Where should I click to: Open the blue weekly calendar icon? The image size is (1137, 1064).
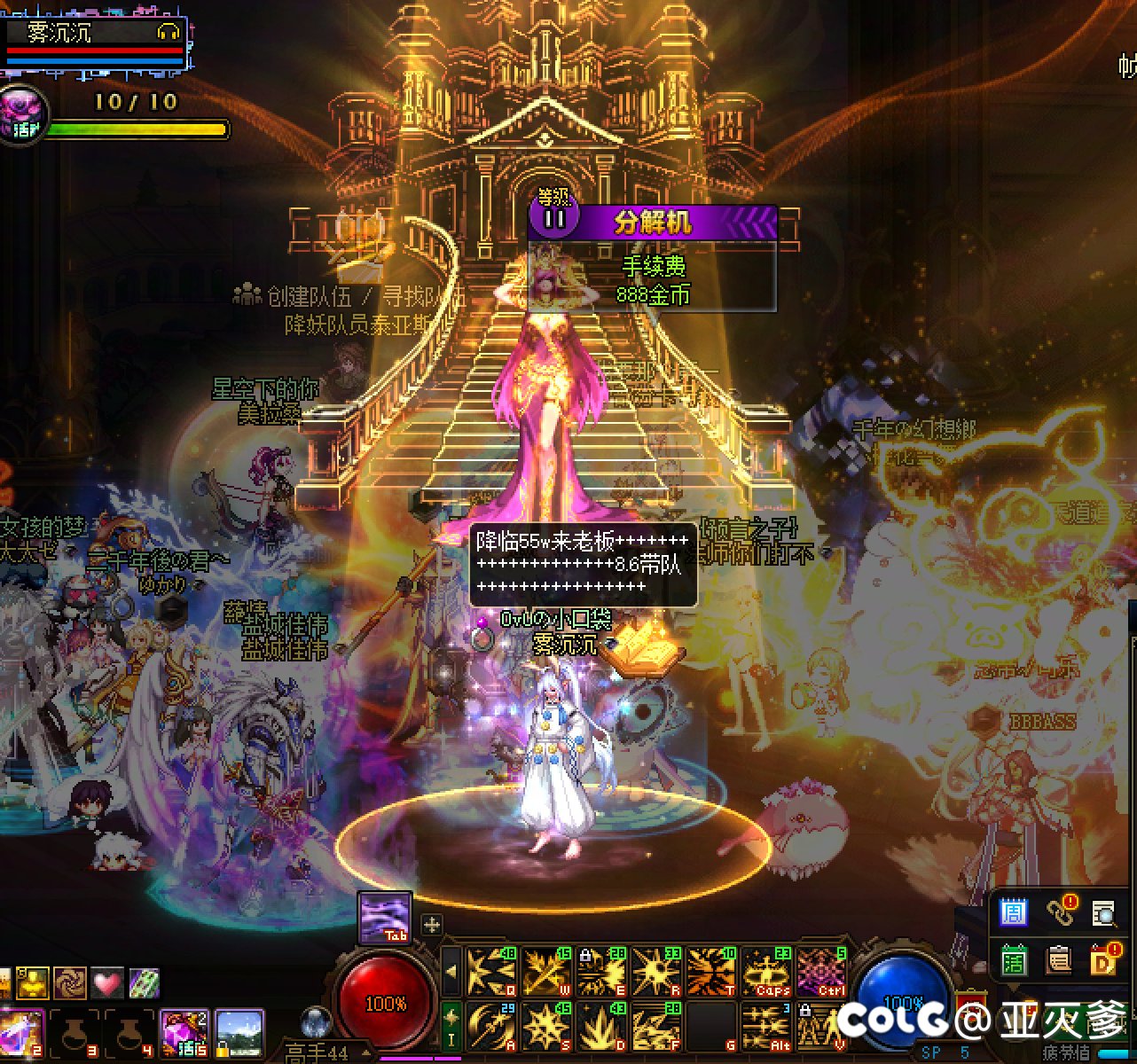pyautogui.click(x=1013, y=912)
